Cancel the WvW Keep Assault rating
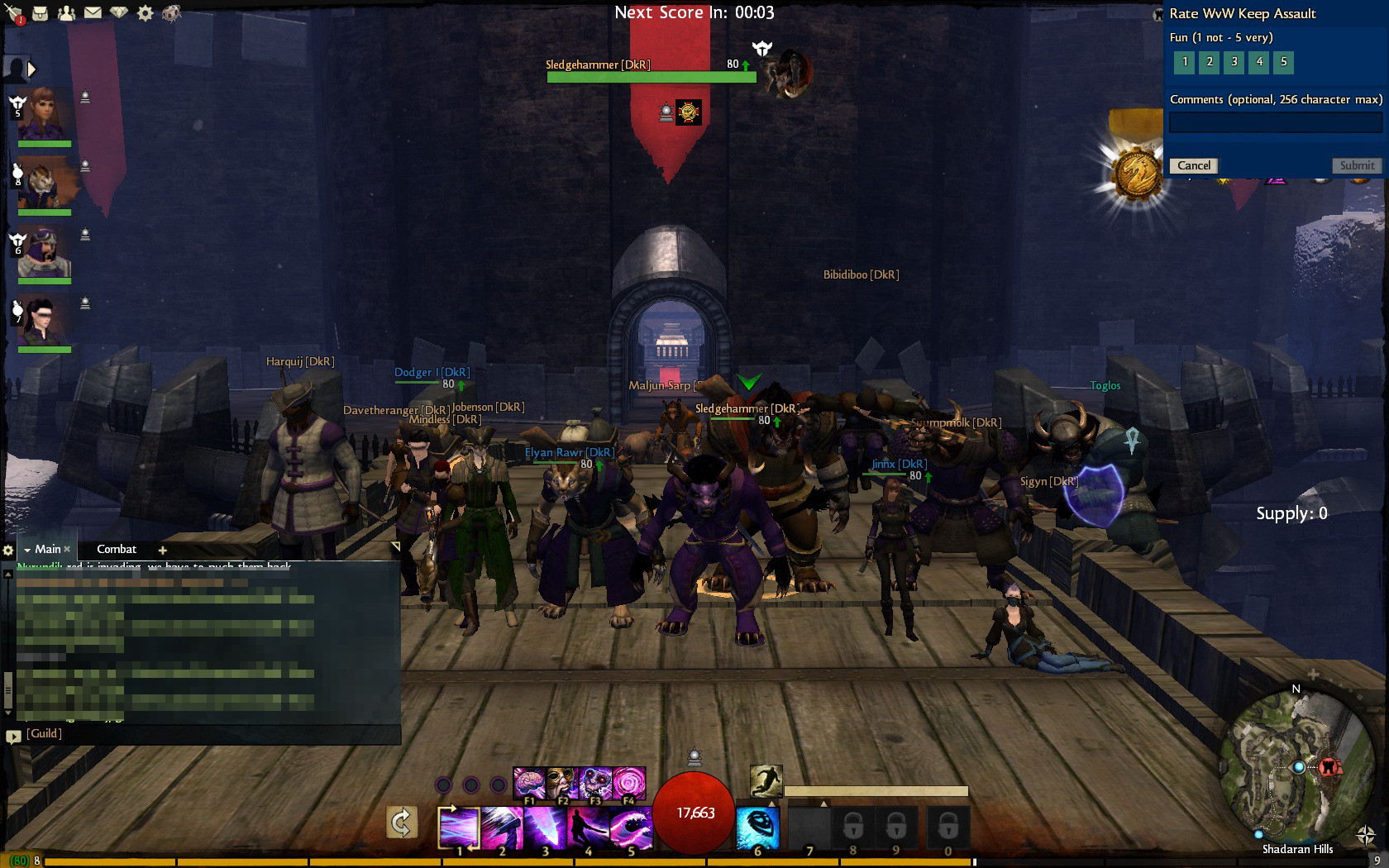Image resolution: width=1389 pixels, height=868 pixels. (1193, 166)
